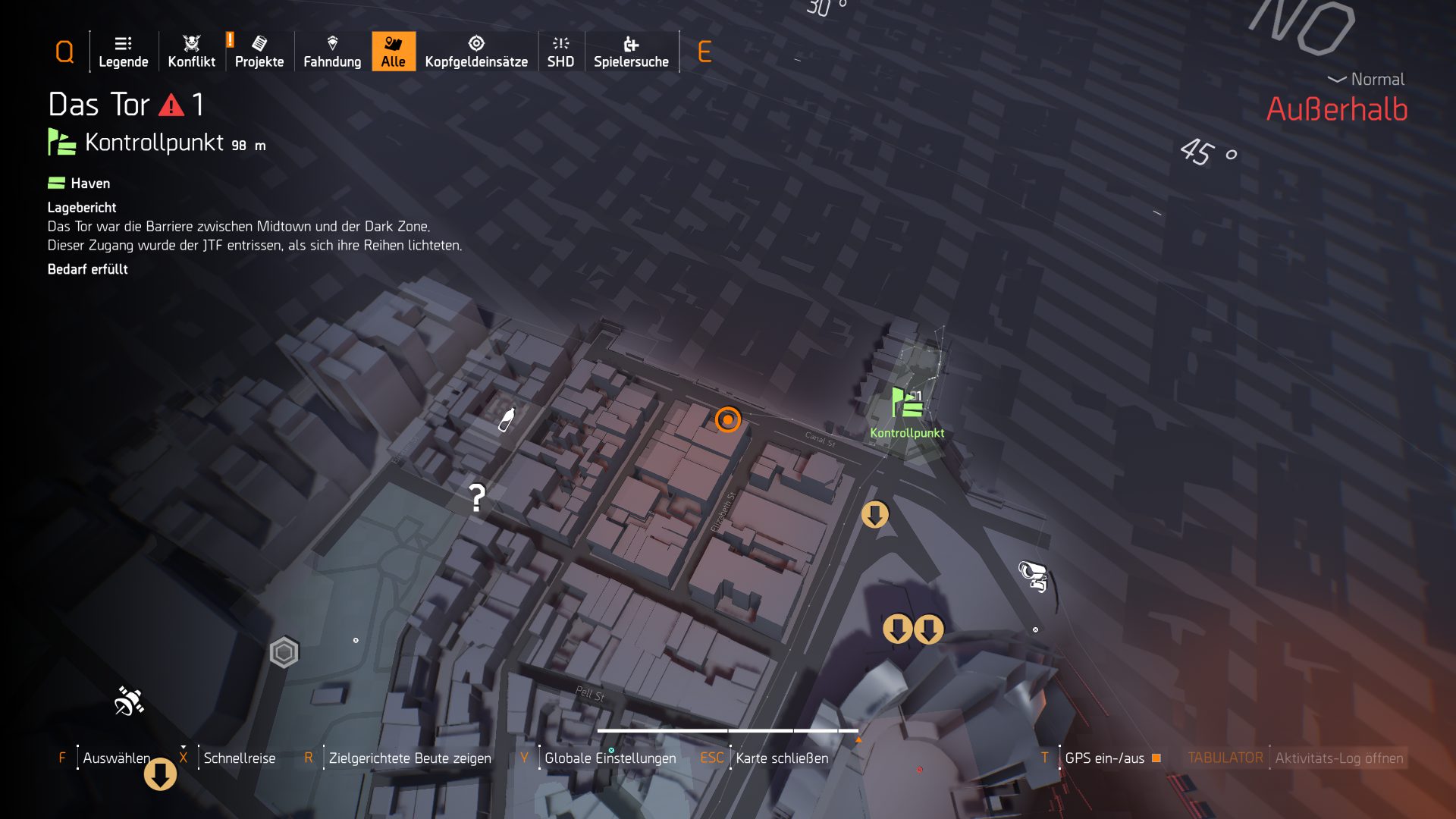Select the water bottle resource marker
Image resolution: width=1456 pixels, height=819 pixels.
(x=506, y=419)
